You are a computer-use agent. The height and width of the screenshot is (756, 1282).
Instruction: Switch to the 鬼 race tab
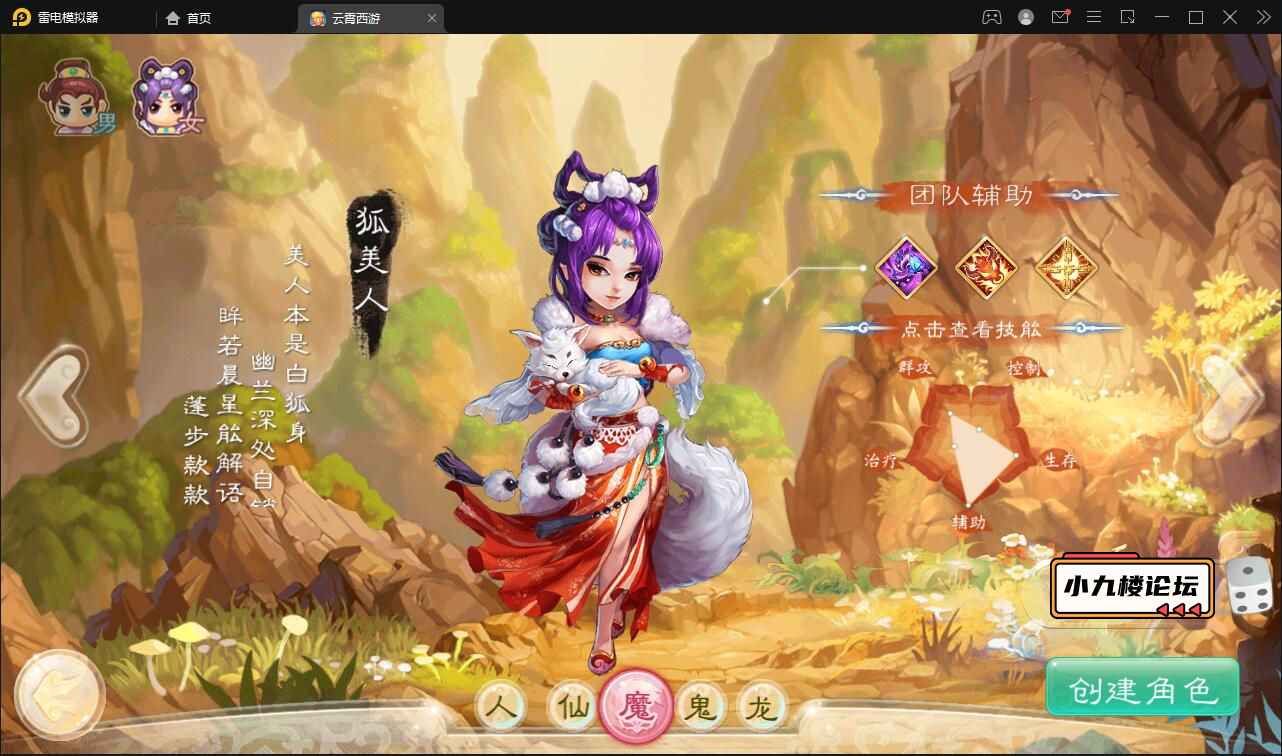(701, 707)
